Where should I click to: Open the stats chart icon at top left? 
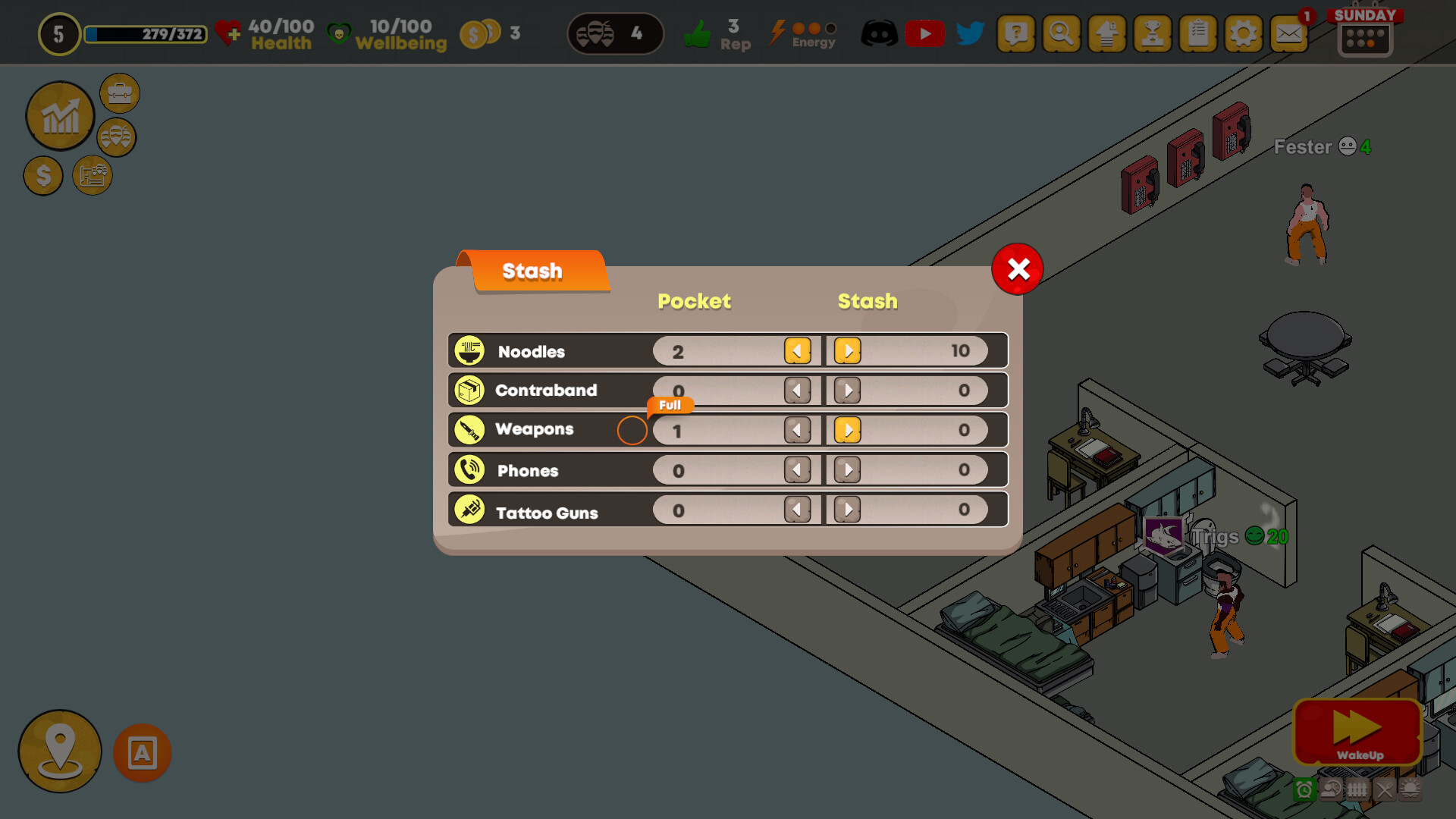[x=60, y=115]
